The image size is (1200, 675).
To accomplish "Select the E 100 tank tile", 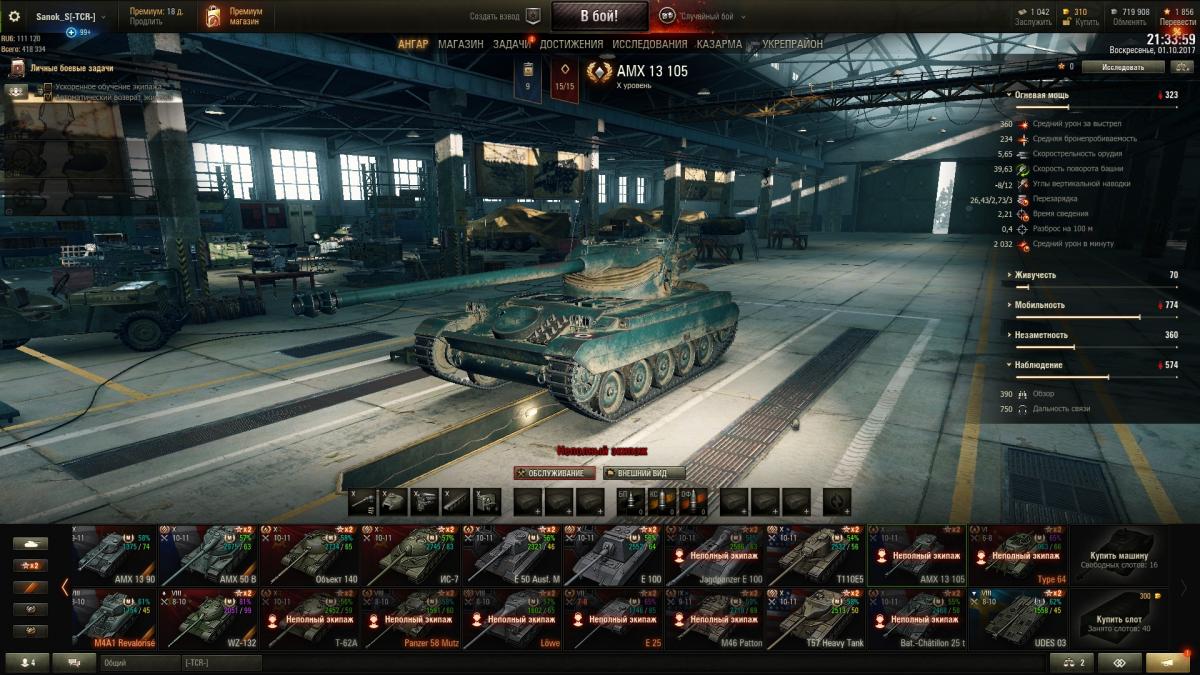I will 614,554.
